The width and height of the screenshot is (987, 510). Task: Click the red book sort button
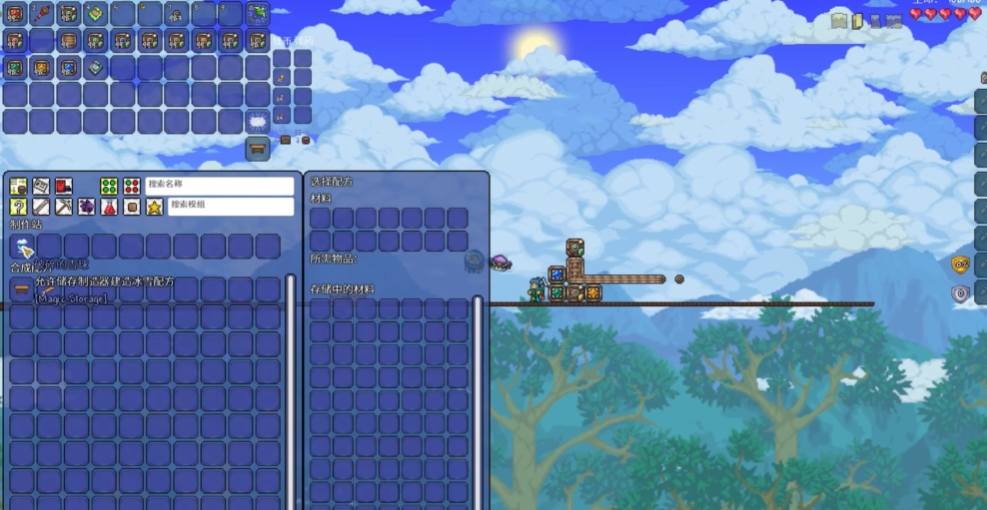click(x=64, y=186)
